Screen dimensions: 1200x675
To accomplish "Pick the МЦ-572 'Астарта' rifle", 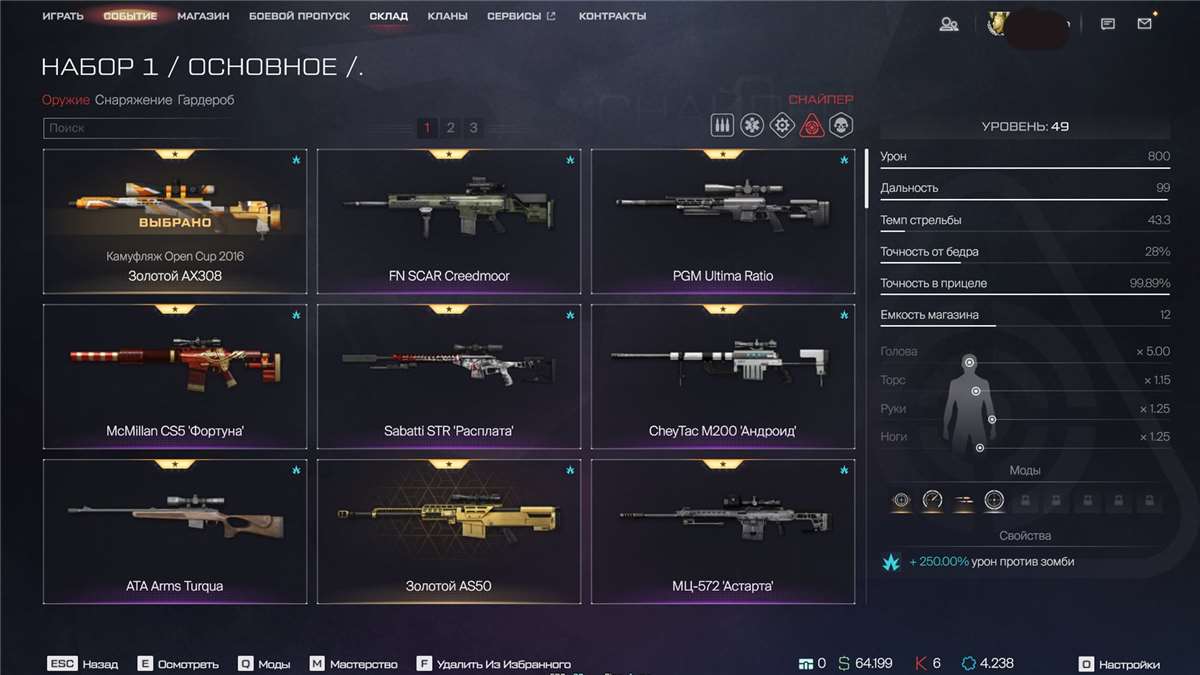I will click(x=723, y=531).
